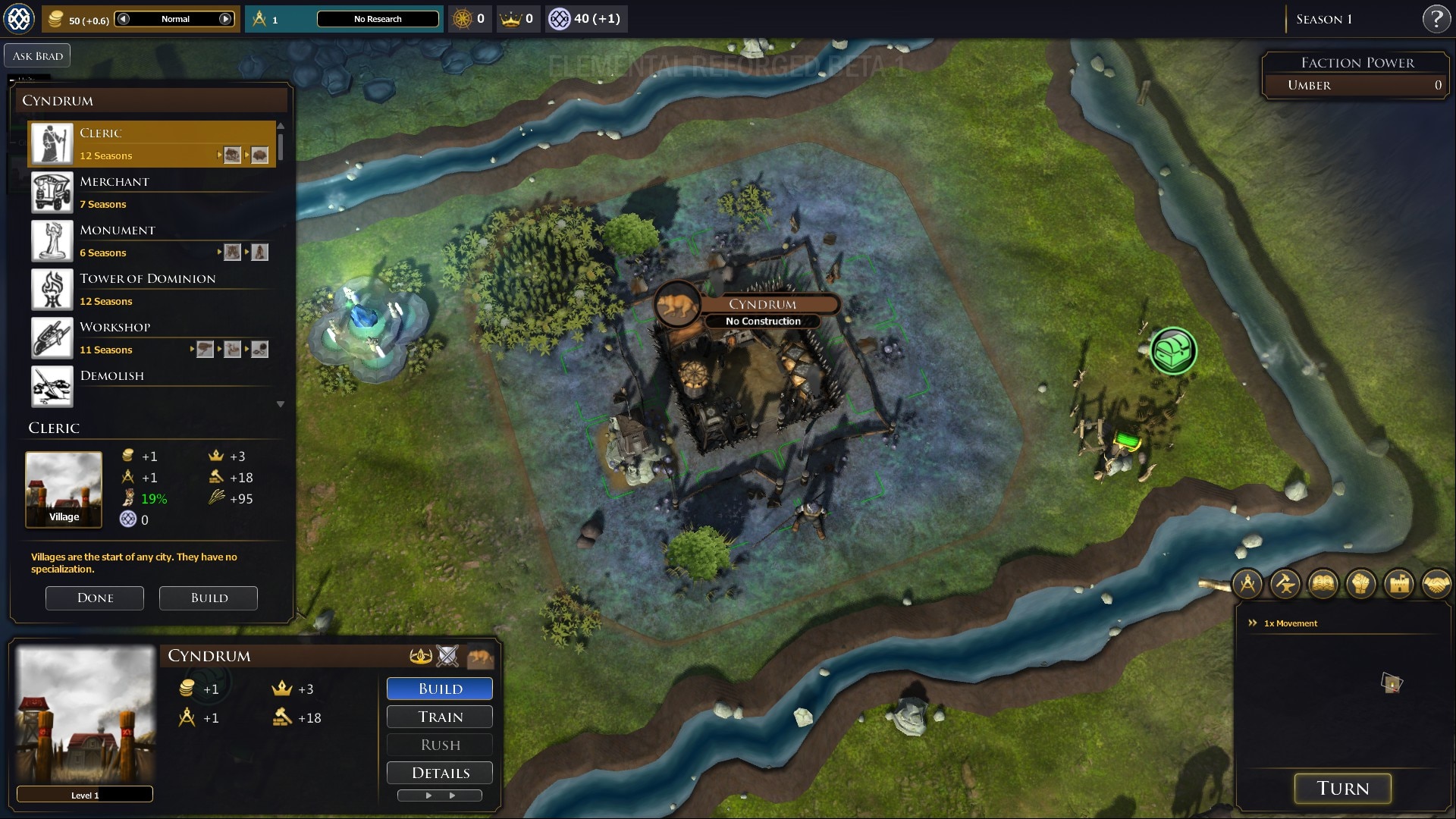Increase tax rate with right arrow
Viewport: 1456px width, 819px height.
tap(225, 19)
